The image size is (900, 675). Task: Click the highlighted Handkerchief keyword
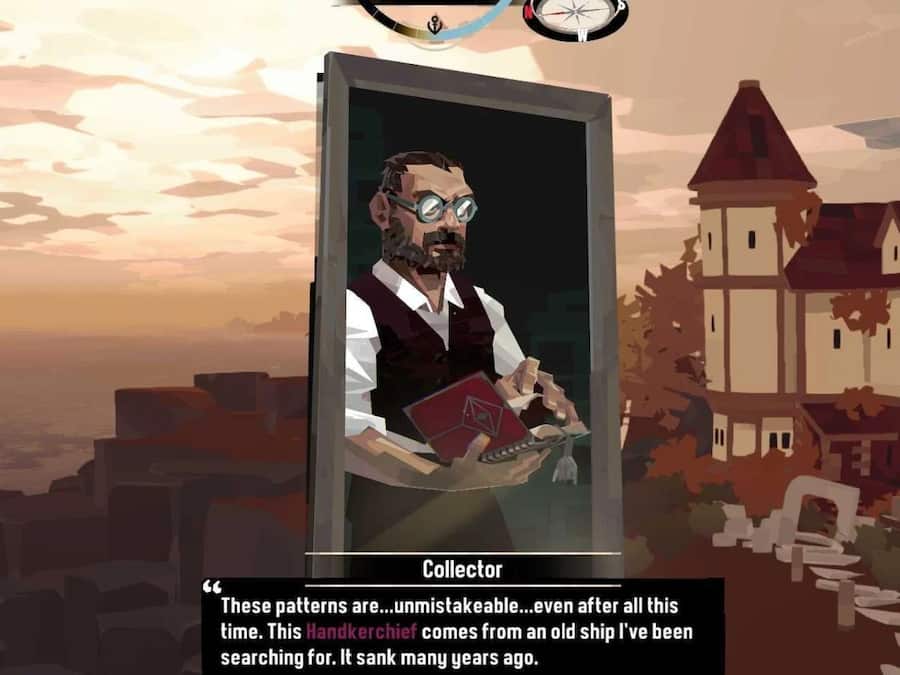click(361, 632)
